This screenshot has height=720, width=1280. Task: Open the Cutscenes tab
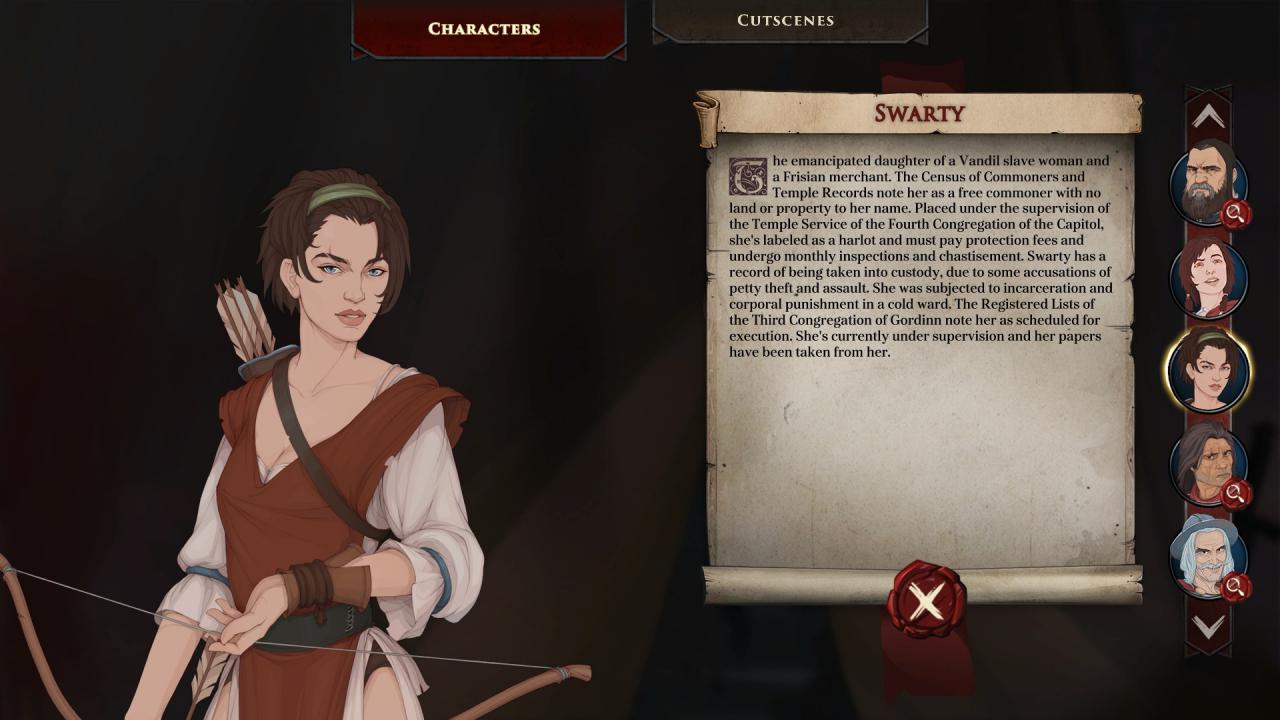785,20
